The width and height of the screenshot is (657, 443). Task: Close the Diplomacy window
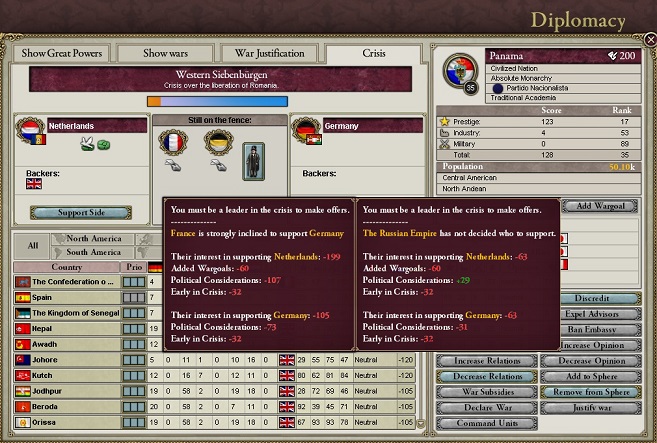coord(649,39)
